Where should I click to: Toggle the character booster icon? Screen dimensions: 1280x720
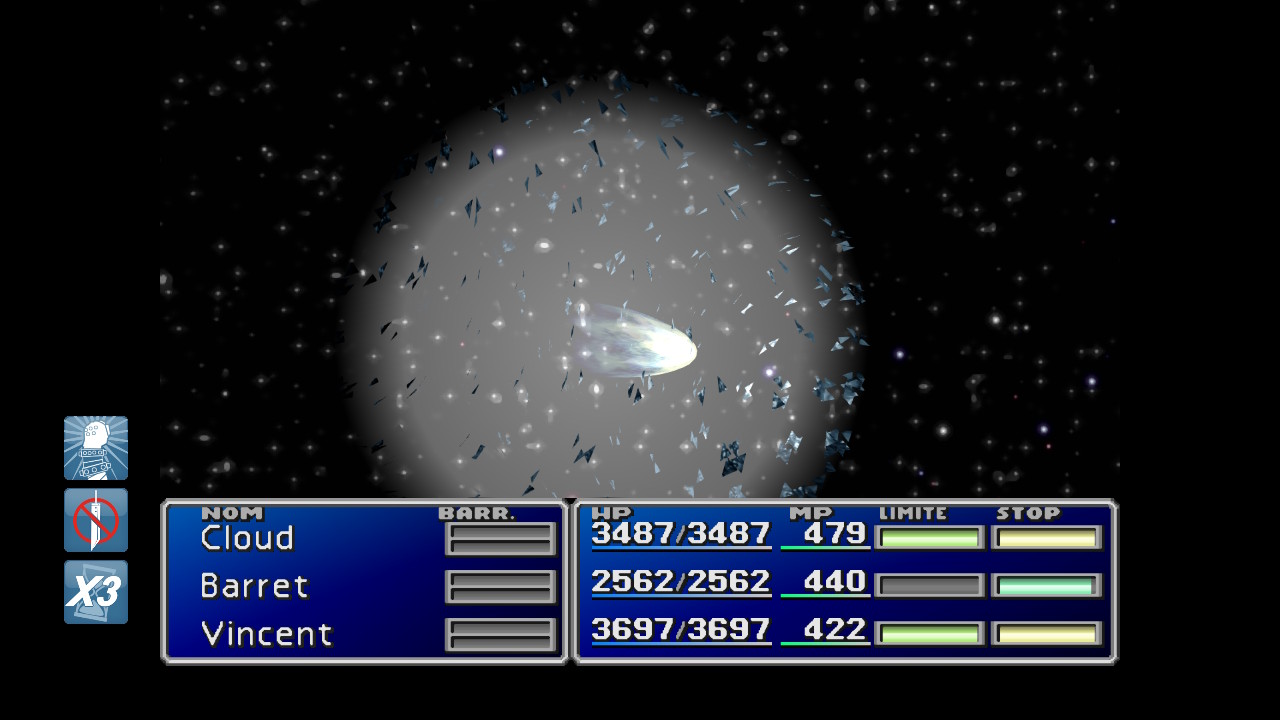click(96, 448)
